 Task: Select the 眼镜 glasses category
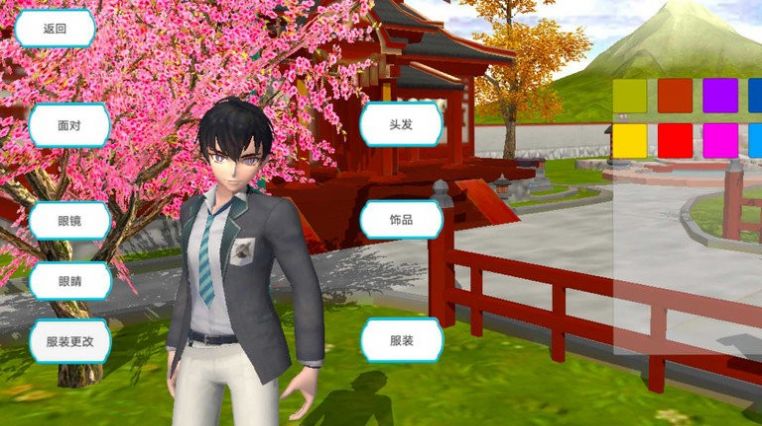point(69,220)
